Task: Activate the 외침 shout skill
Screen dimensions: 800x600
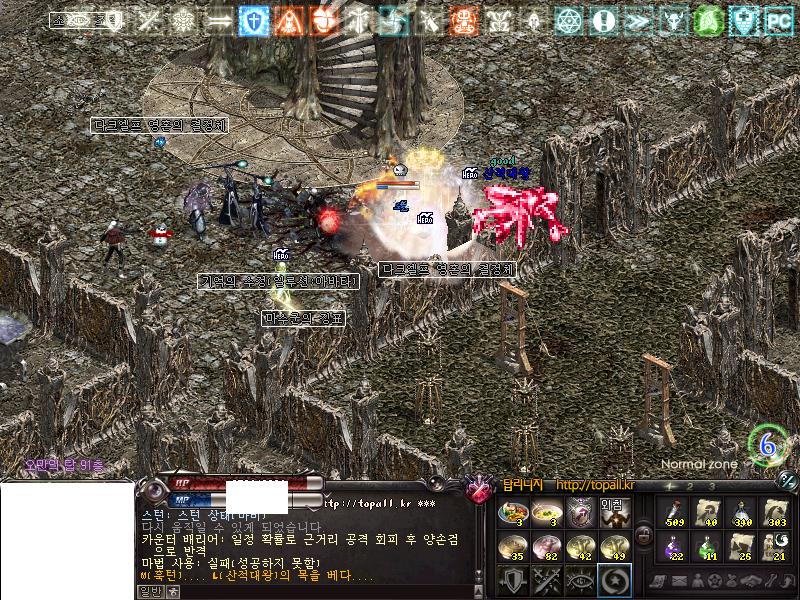Action: click(x=612, y=512)
